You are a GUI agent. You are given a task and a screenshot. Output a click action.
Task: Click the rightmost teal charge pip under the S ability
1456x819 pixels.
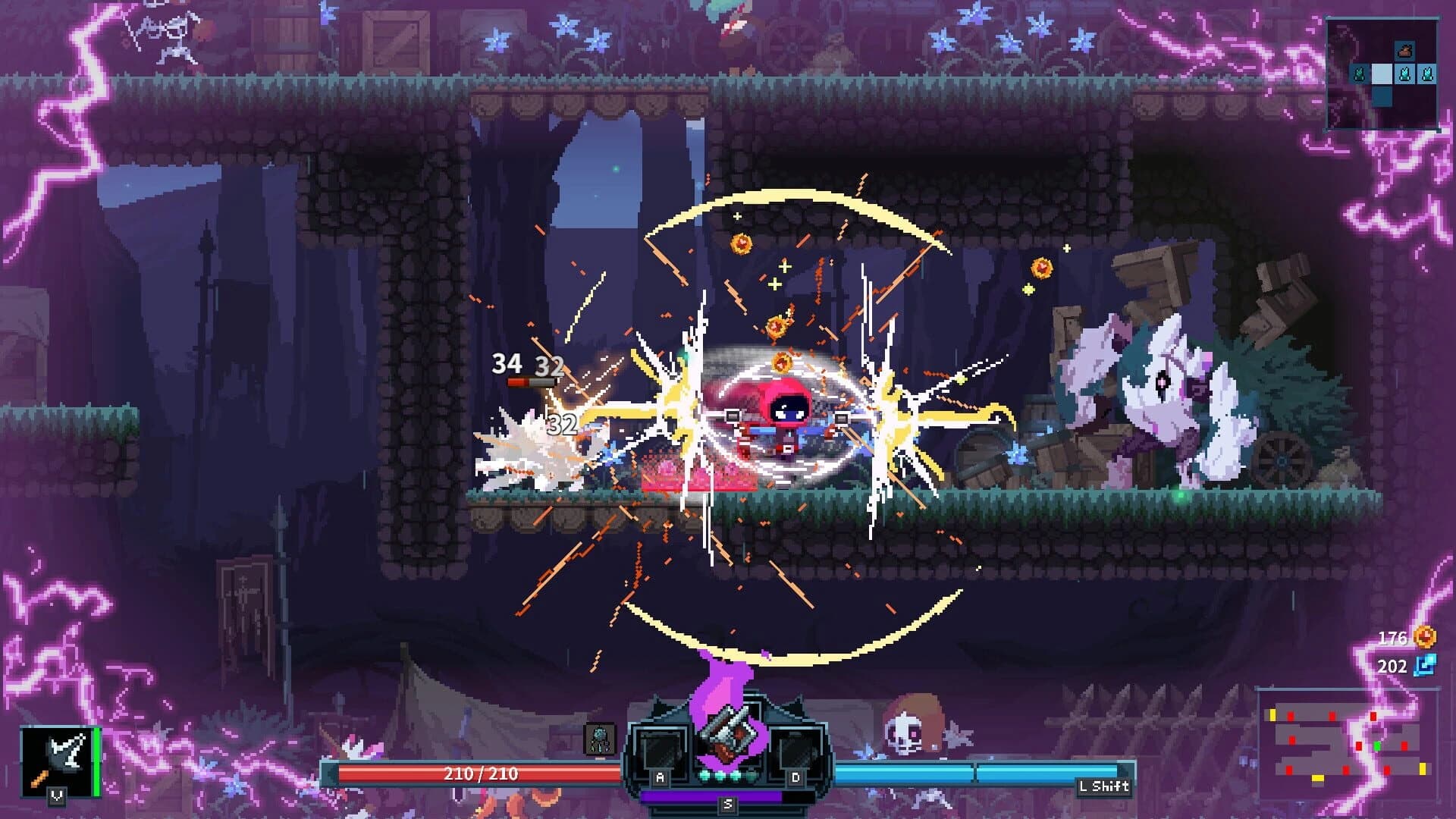click(x=751, y=775)
